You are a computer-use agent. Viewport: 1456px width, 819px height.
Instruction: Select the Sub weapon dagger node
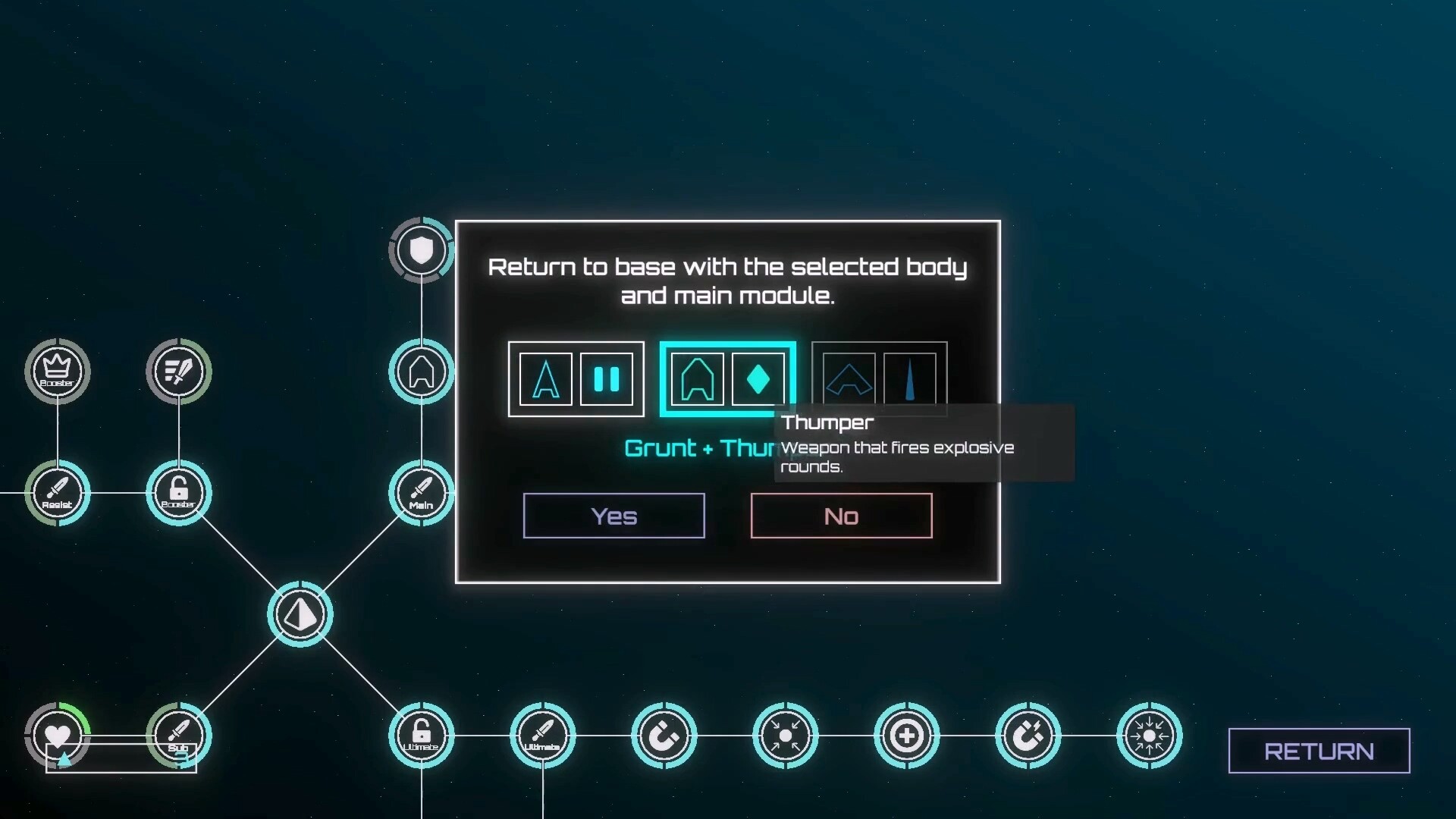(178, 734)
